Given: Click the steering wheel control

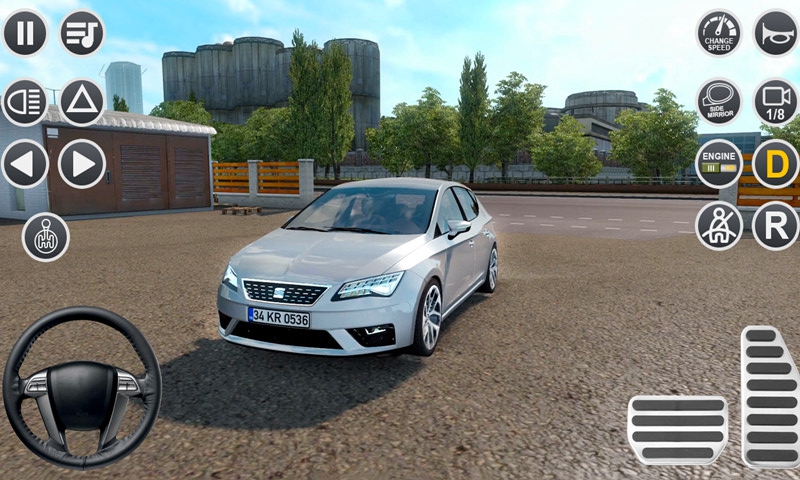Looking at the screenshot, I should [82, 386].
